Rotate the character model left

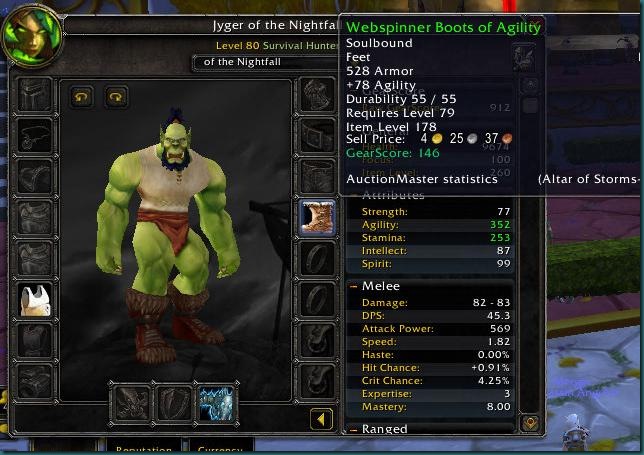82,97
